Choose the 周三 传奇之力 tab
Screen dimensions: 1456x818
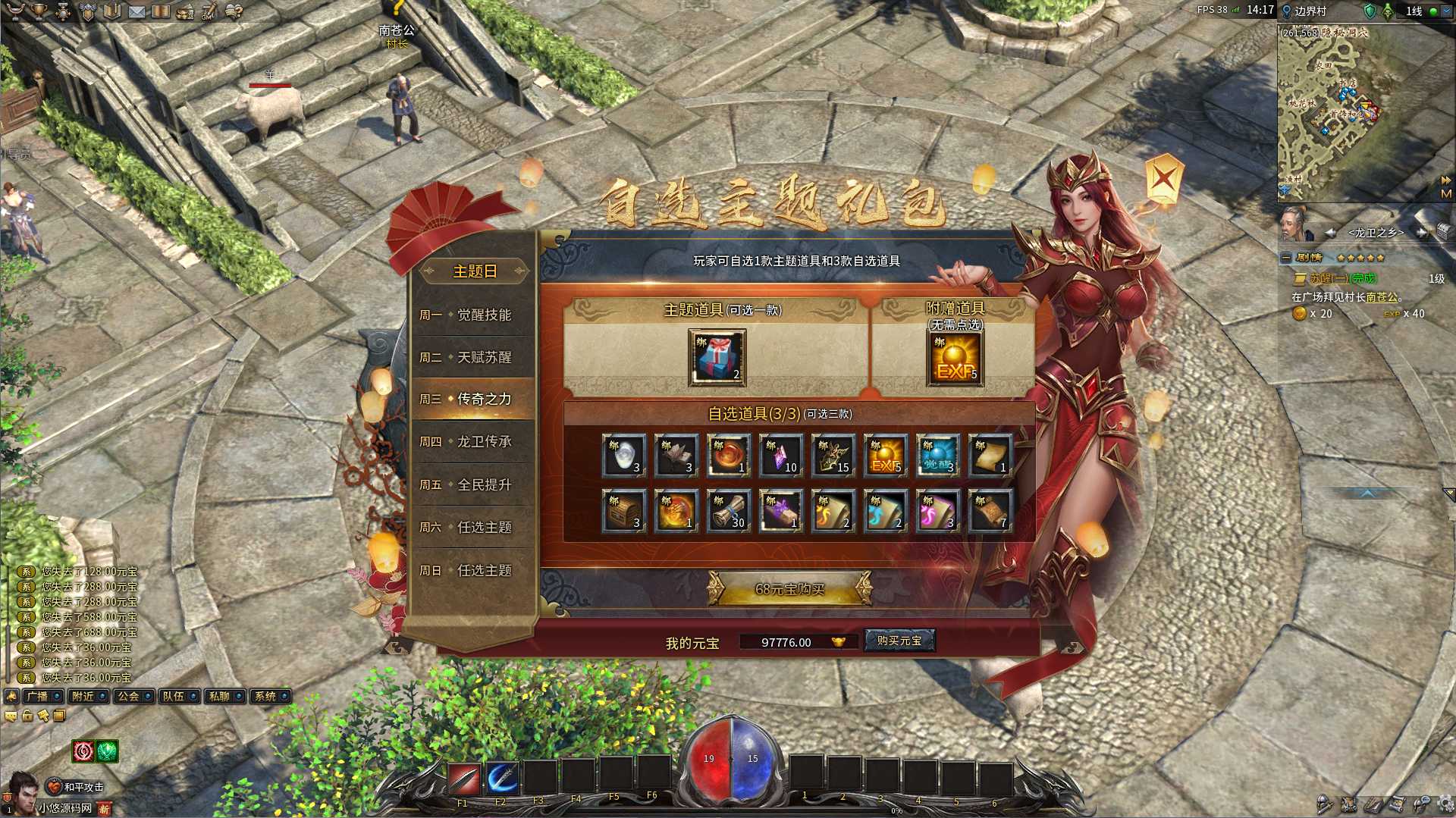click(473, 399)
